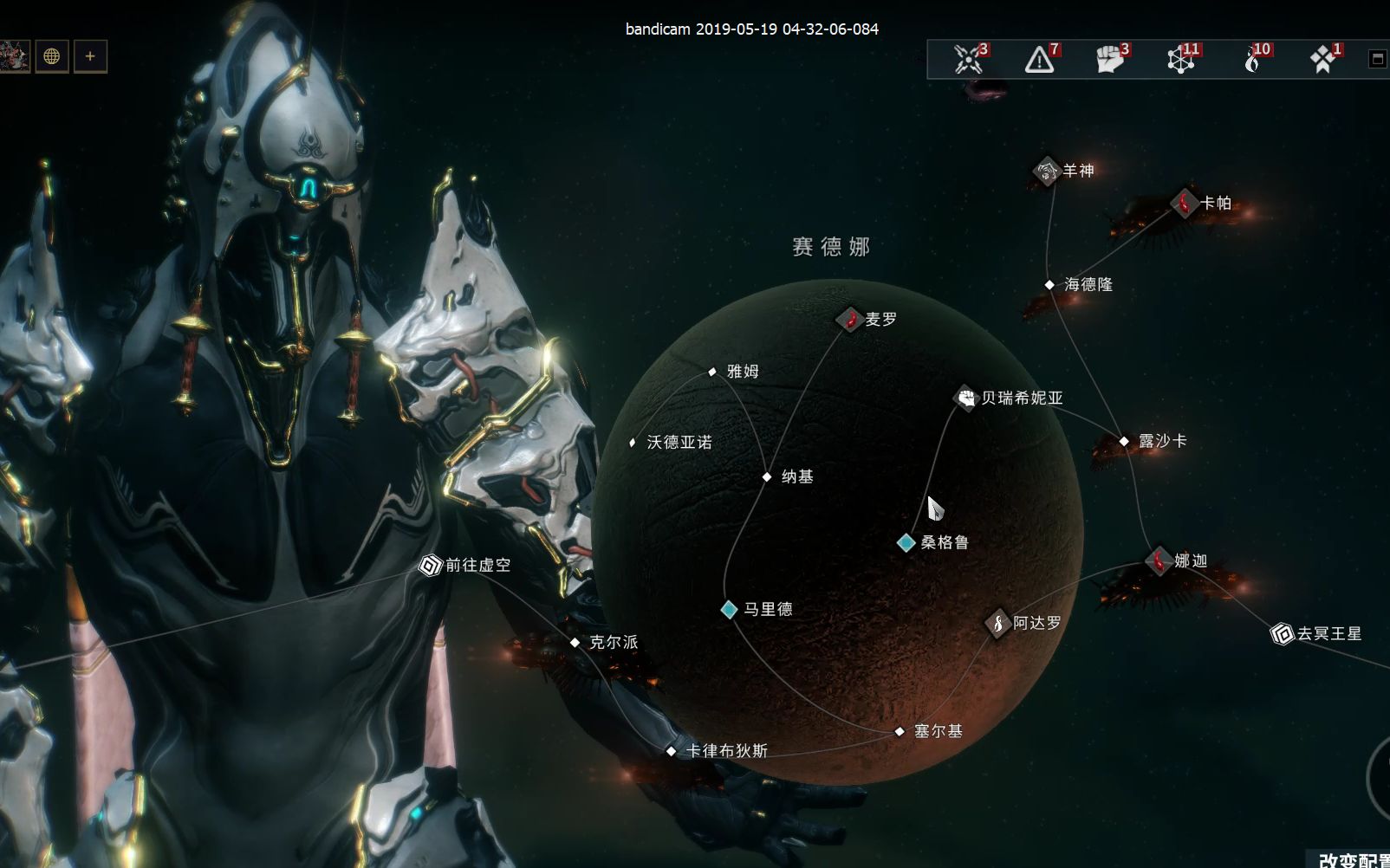View the Nightmare missions fist icon

coord(1109,59)
